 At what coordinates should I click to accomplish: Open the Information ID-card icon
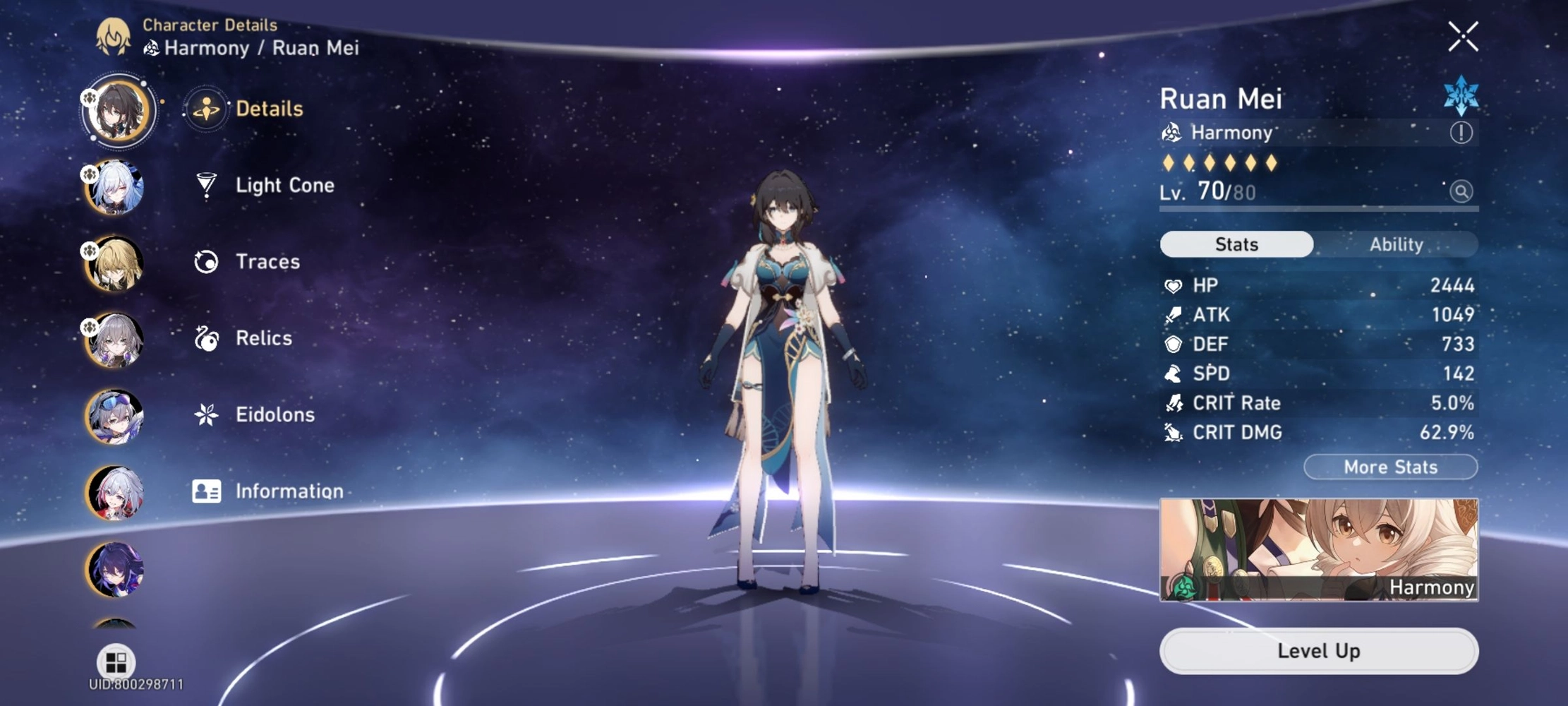(x=207, y=491)
